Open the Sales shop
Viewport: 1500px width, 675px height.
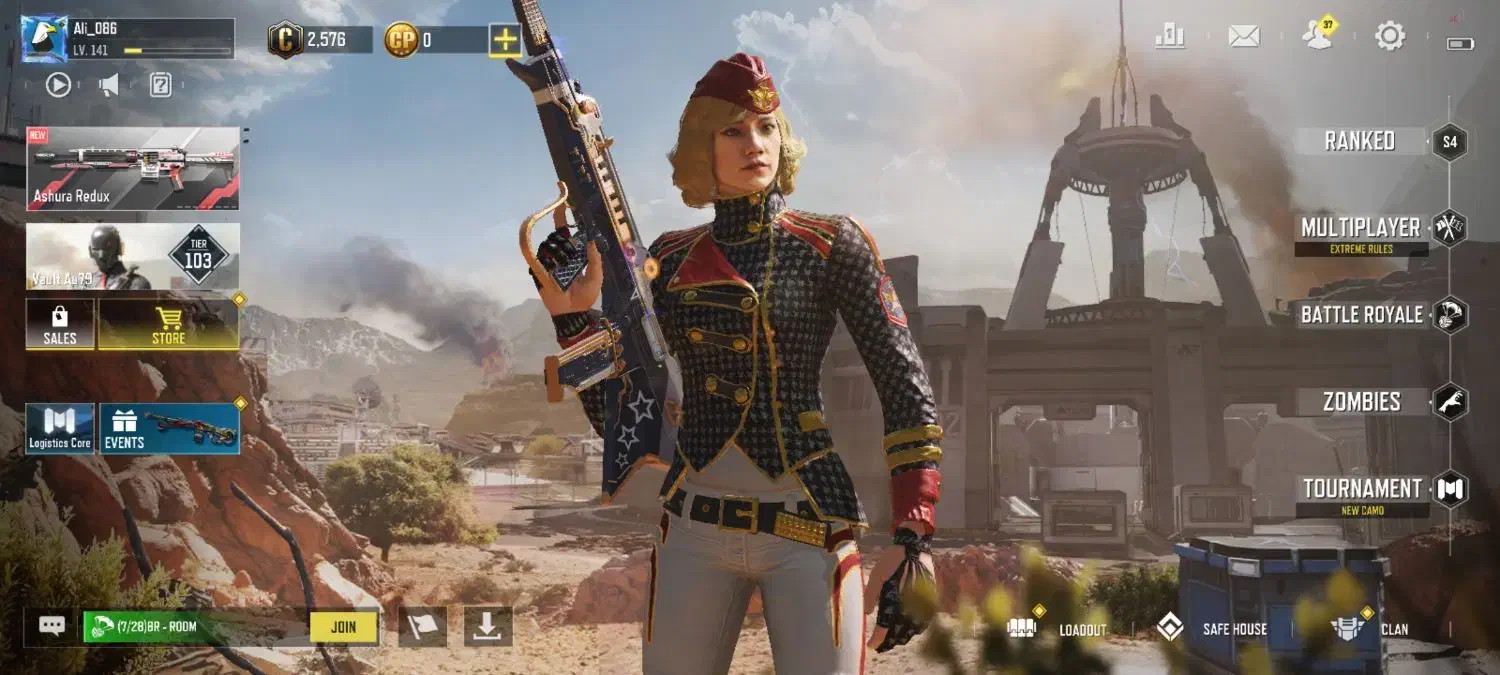[x=60, y=325]
